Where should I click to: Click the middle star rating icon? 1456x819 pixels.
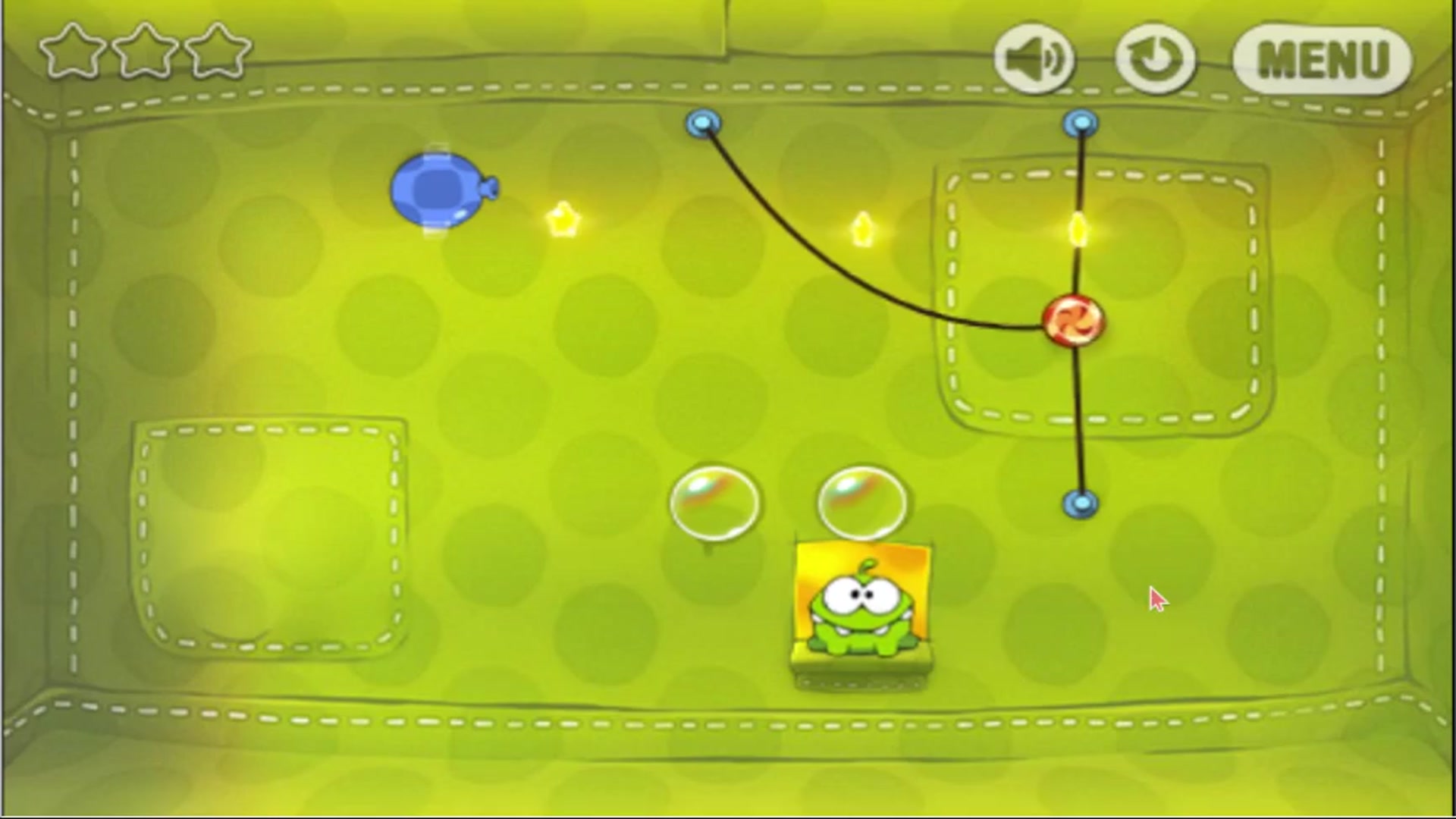pyautogui.click(x=149, y=52)
